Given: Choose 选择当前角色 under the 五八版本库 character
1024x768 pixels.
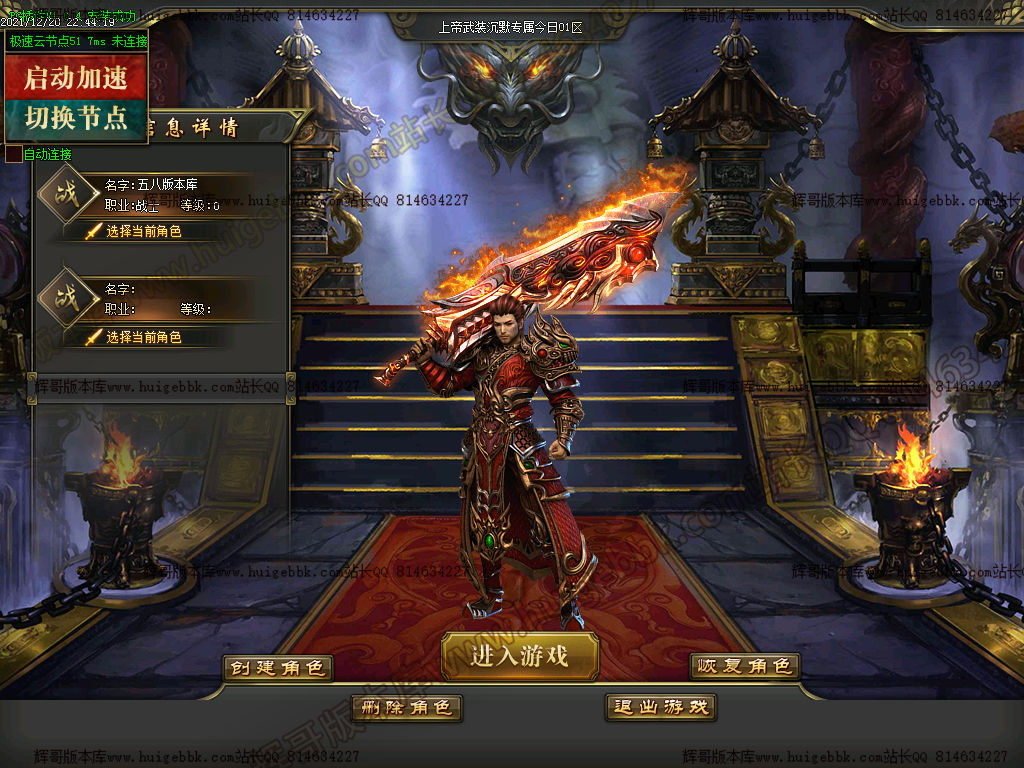Looking at the screenshot, I should click(x=143, y=231).
